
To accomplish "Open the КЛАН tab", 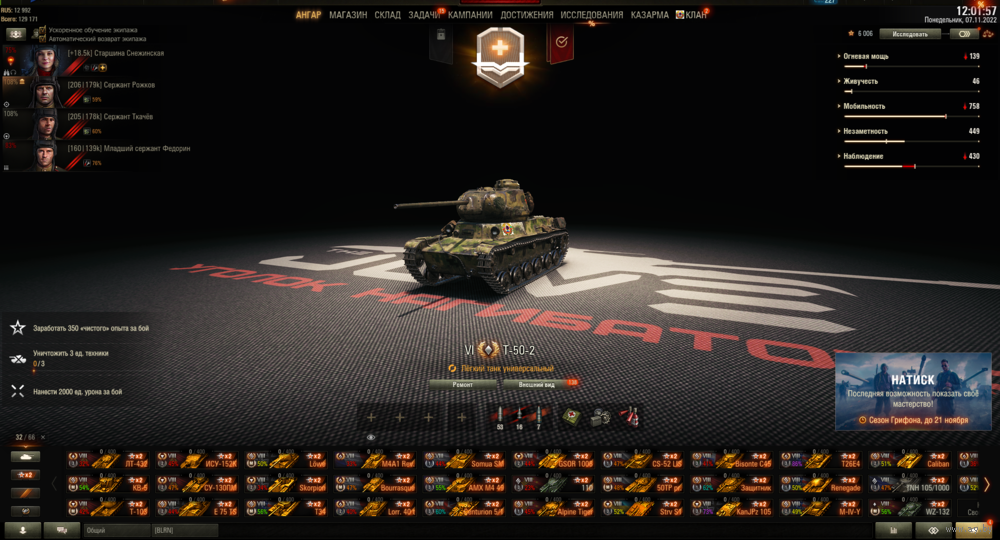I will (x=695, y=15).
